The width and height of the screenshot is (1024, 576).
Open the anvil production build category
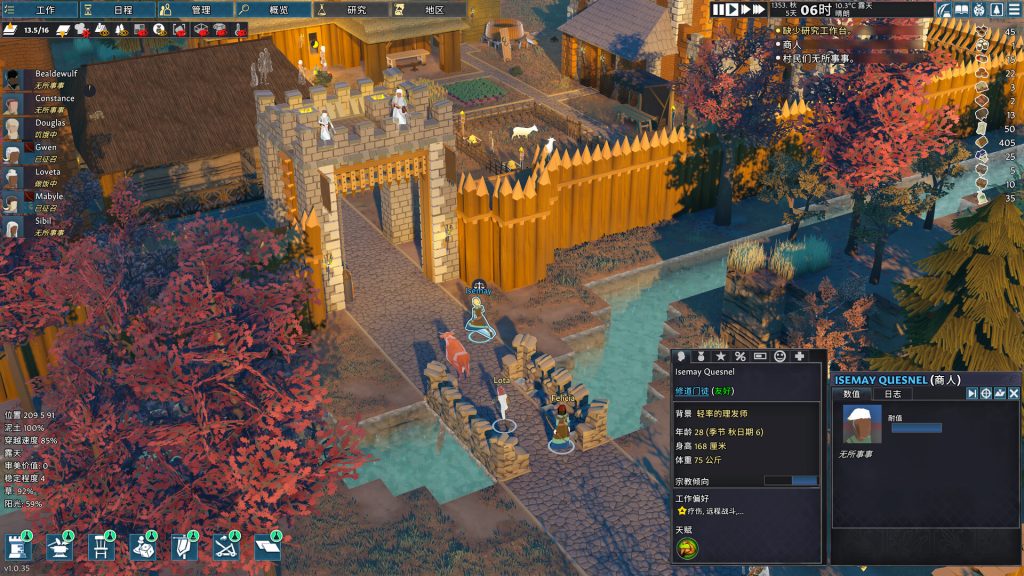point(59,546)
